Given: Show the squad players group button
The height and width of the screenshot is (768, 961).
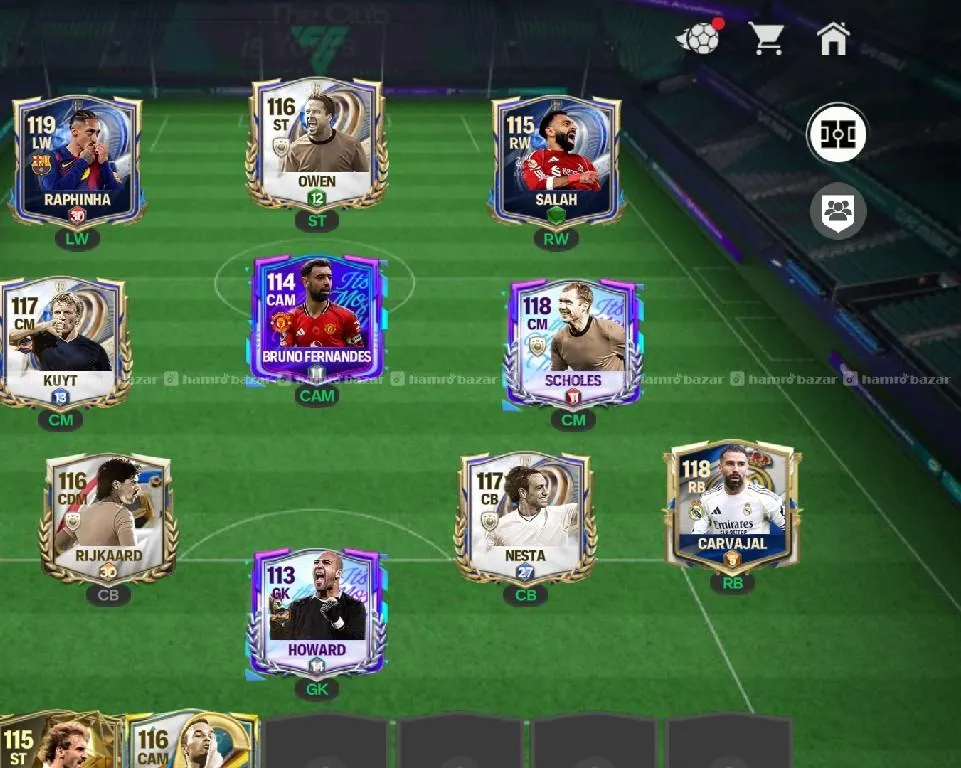Looking at the screenshot, I should [837, 211].
